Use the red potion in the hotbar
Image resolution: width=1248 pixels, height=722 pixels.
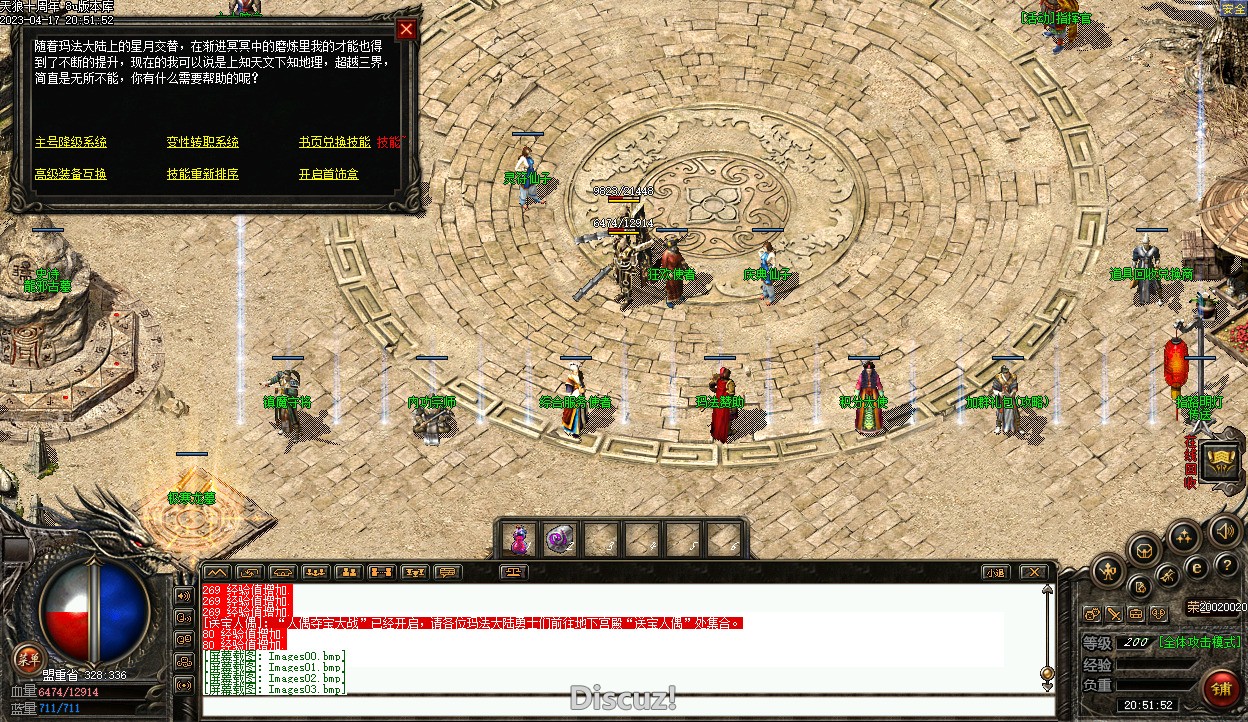click(x=519, y=540)
